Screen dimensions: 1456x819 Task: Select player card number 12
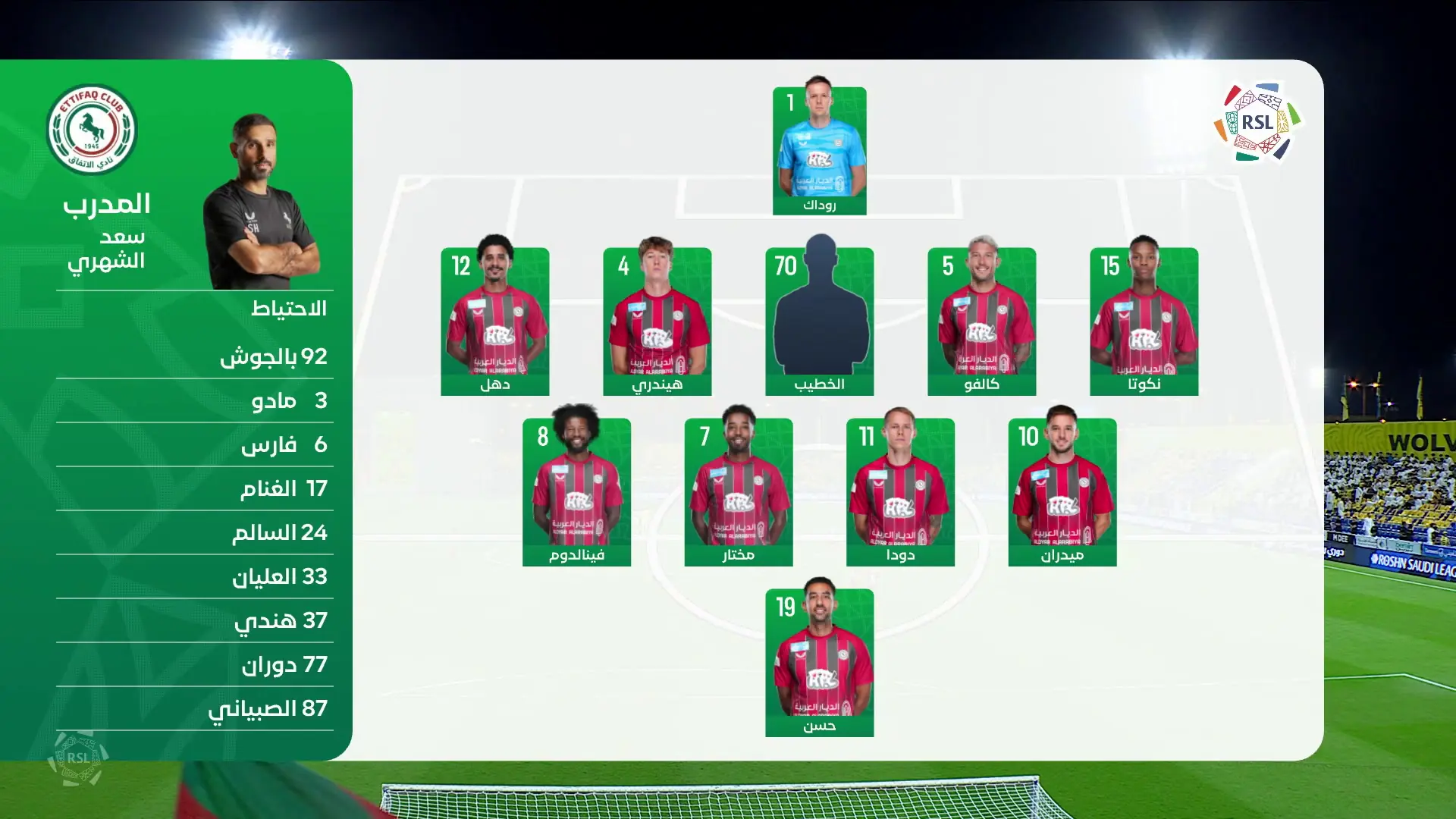494,321
